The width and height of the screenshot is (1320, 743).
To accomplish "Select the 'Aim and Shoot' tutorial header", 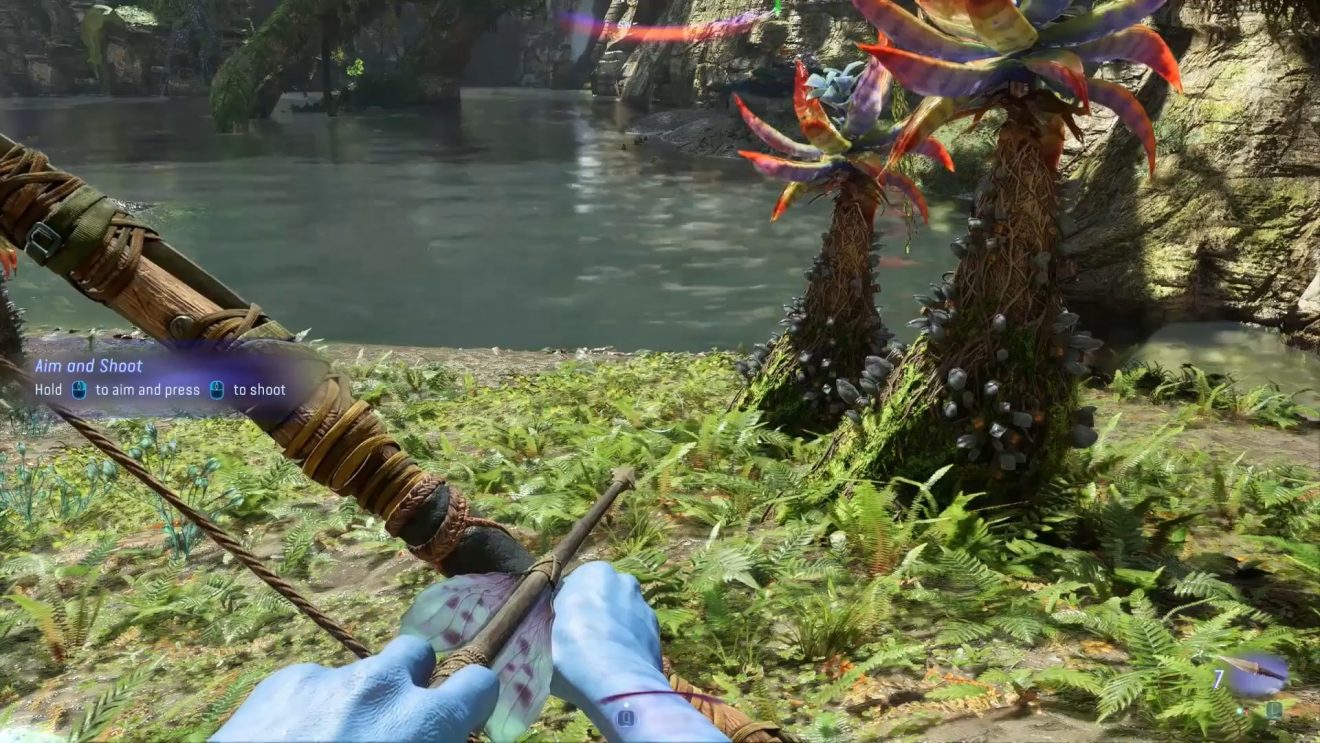I will coord(92,366).
